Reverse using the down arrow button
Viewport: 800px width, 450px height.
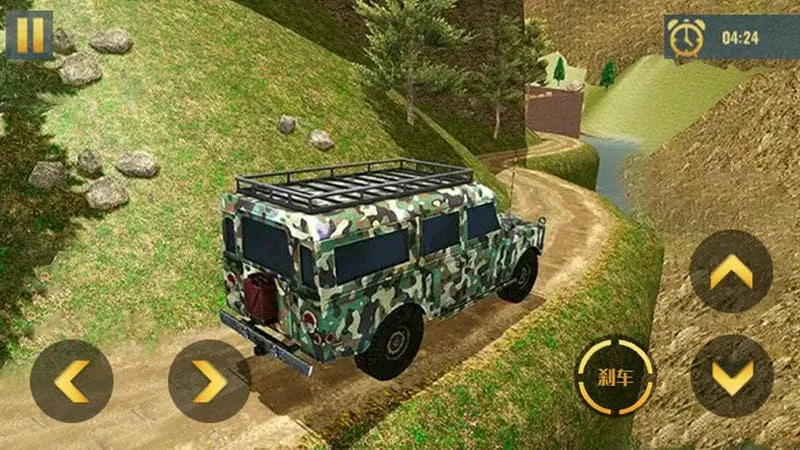(731, 376)
